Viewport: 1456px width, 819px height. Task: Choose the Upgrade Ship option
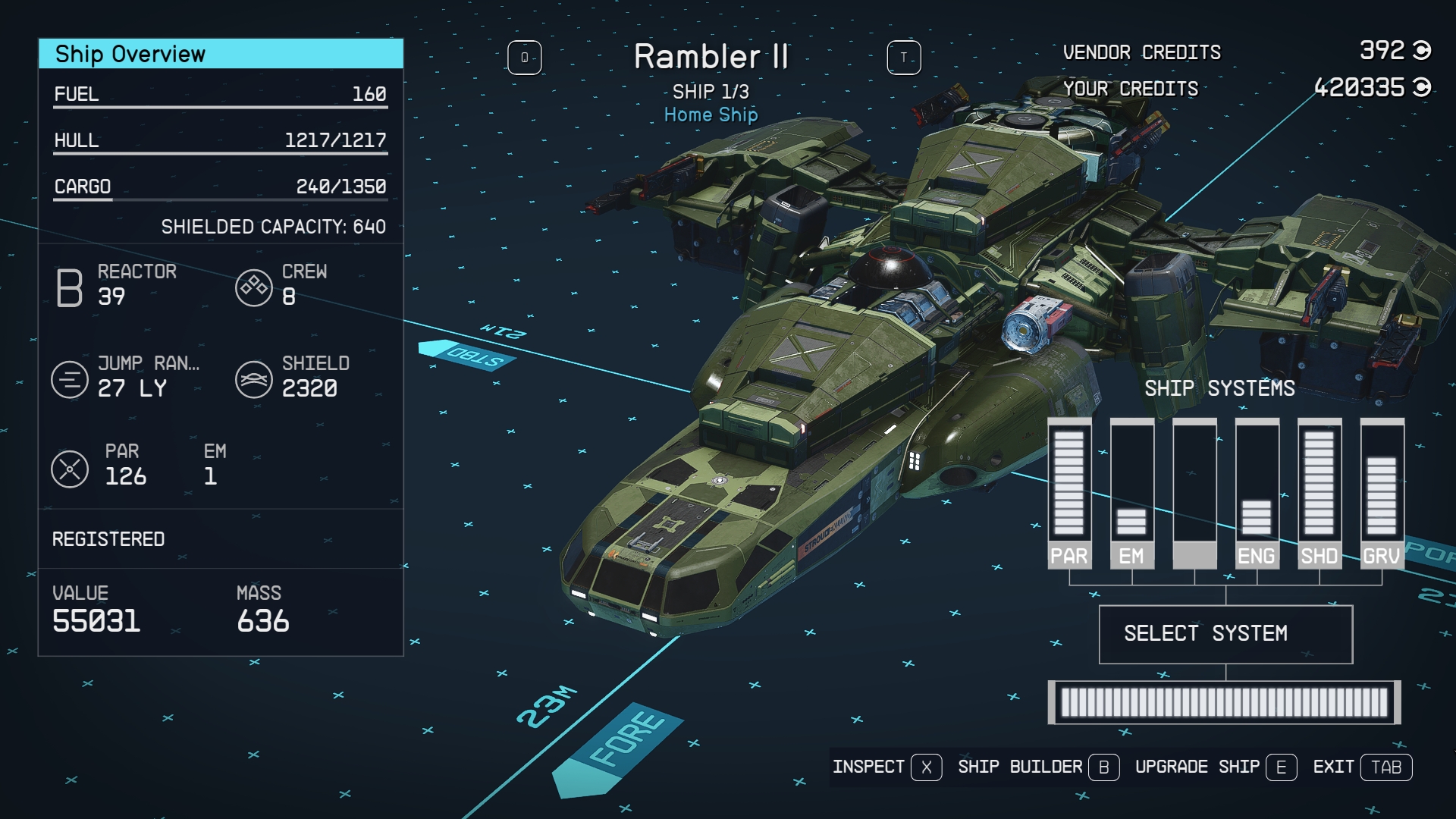point(1215,767)
